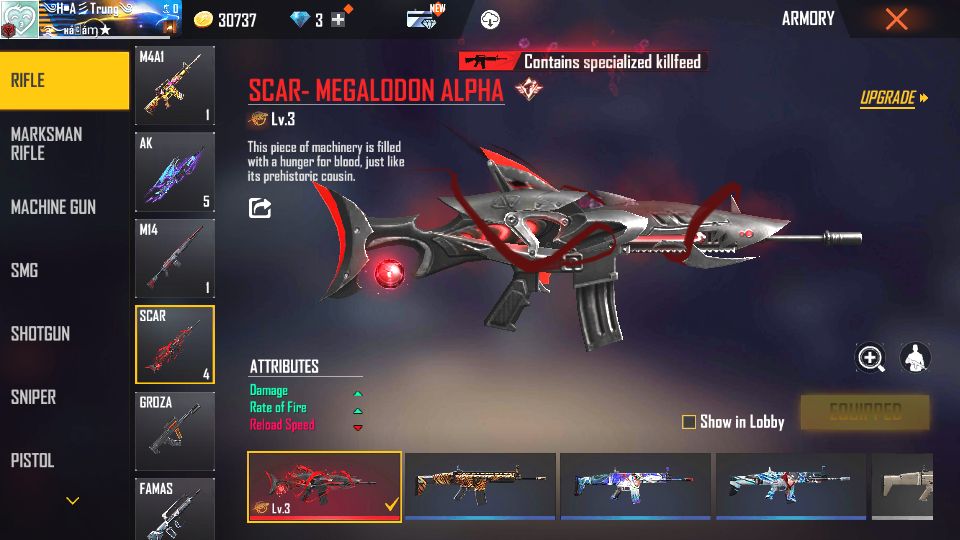Select the FAMAS weapon slot
This screenshot has height=540, width=960.
175,508
